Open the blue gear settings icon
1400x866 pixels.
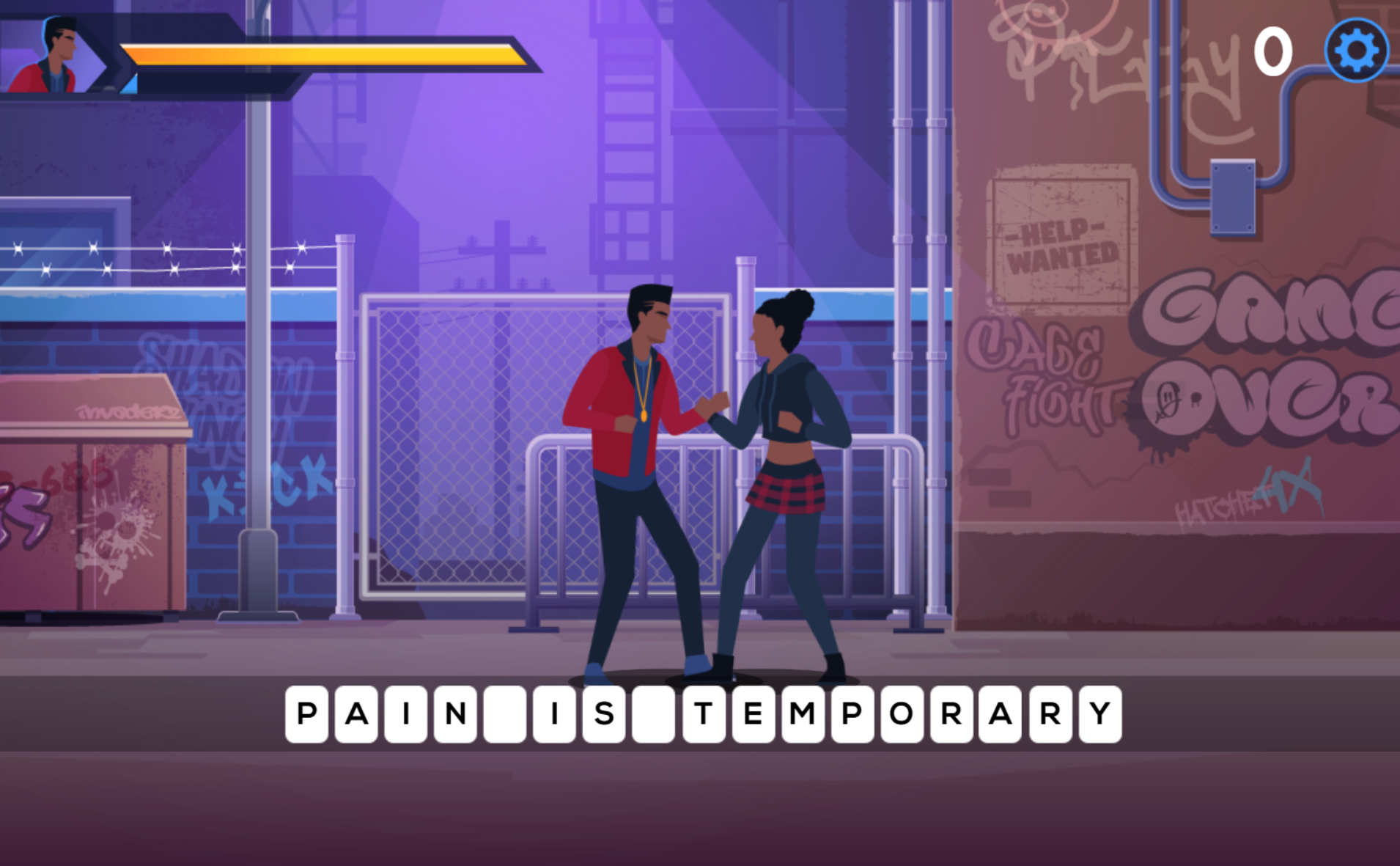[x=1355, y=50]
